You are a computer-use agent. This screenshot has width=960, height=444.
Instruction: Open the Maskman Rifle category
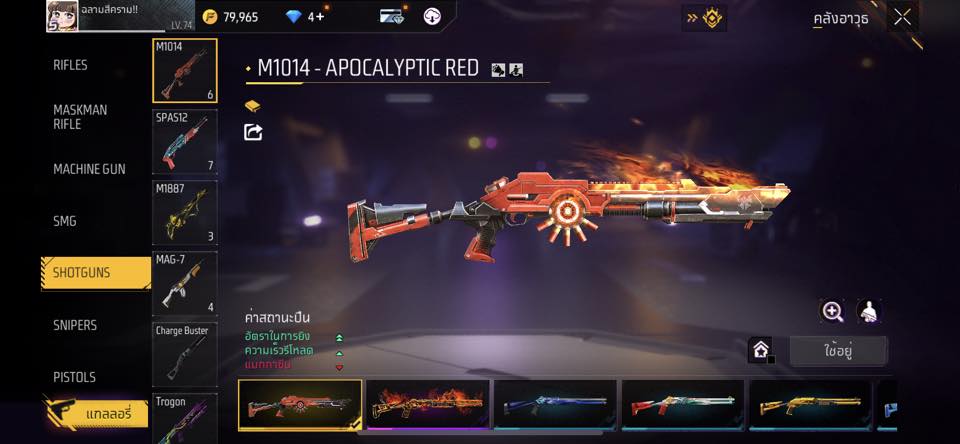(80, 117)
